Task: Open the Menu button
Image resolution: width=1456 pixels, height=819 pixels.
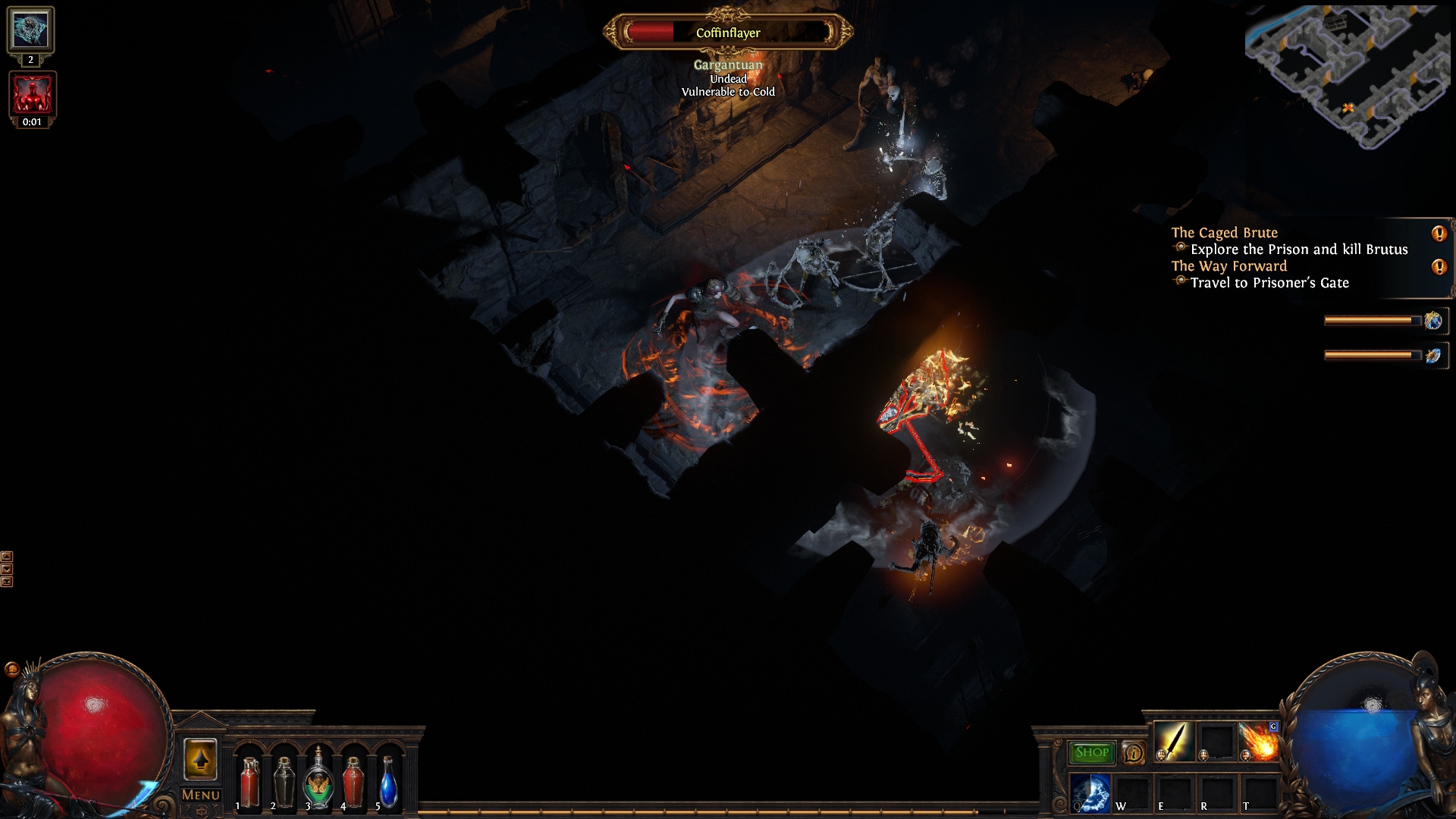Action: click(201, 795)
